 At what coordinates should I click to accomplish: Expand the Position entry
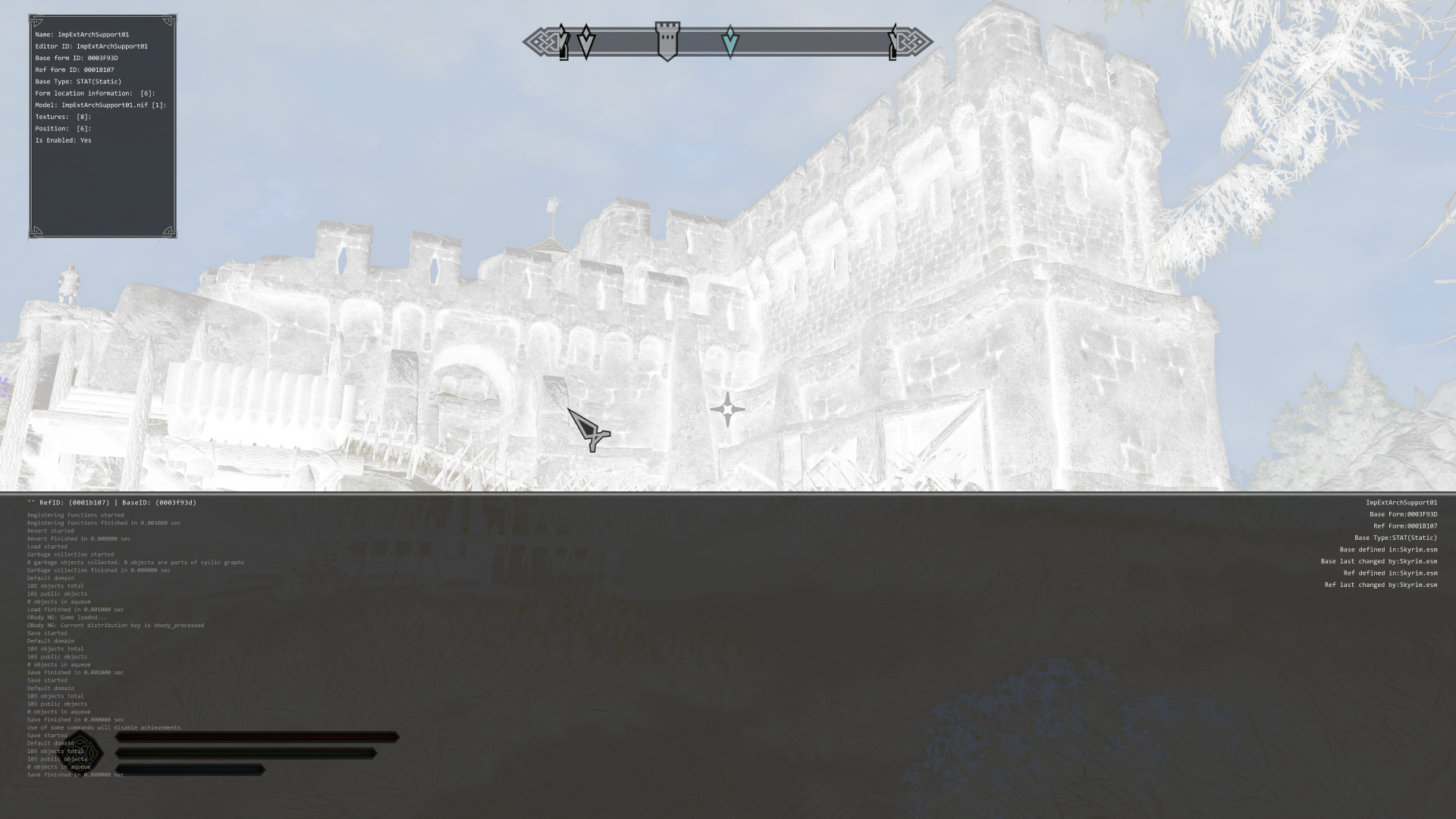(63, 129)
